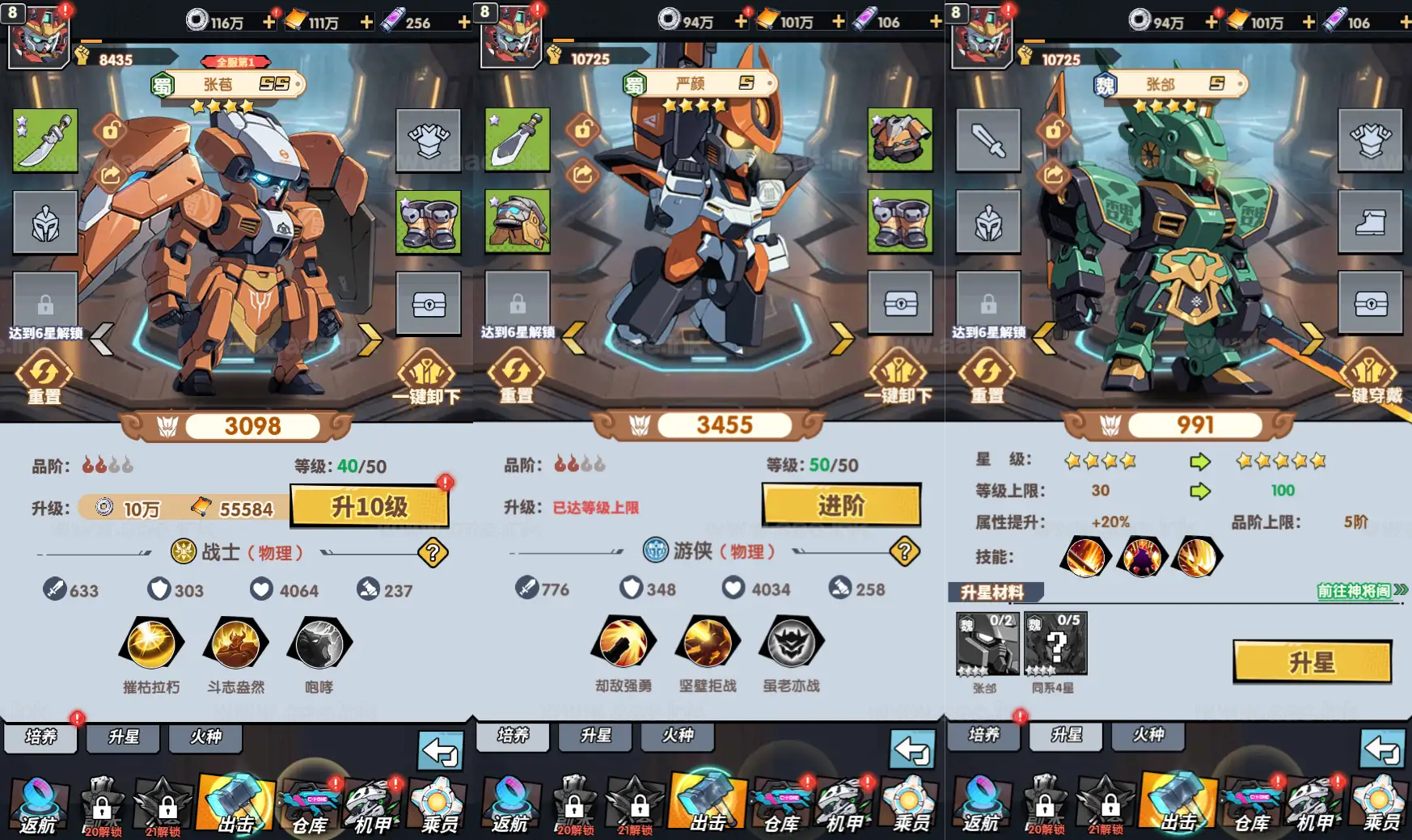The image size is (1412, 840).
Task: Click the armor equipment slot of 严颜
Action: coord(900,141)
